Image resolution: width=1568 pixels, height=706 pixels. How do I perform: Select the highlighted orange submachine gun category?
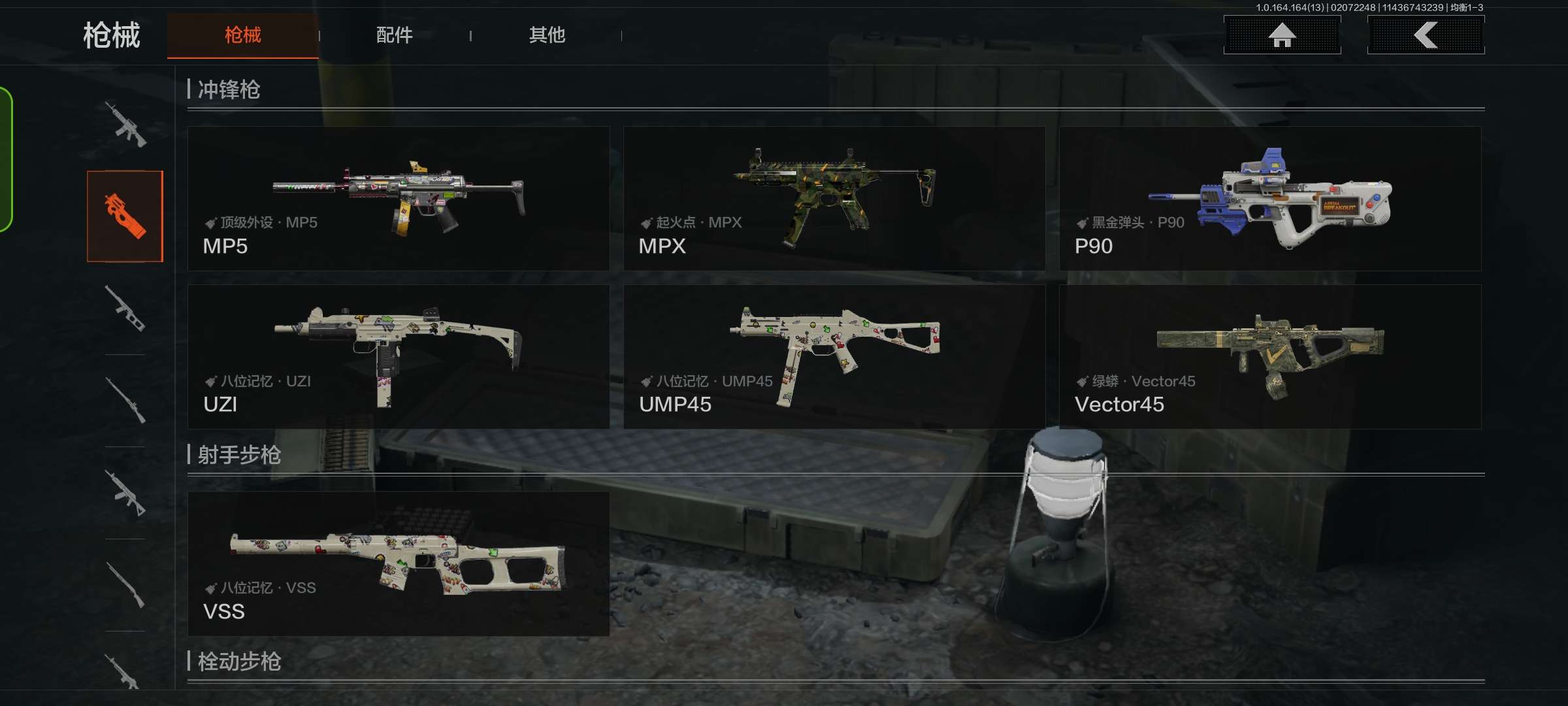pyautogui.click(x=125, y=216)
